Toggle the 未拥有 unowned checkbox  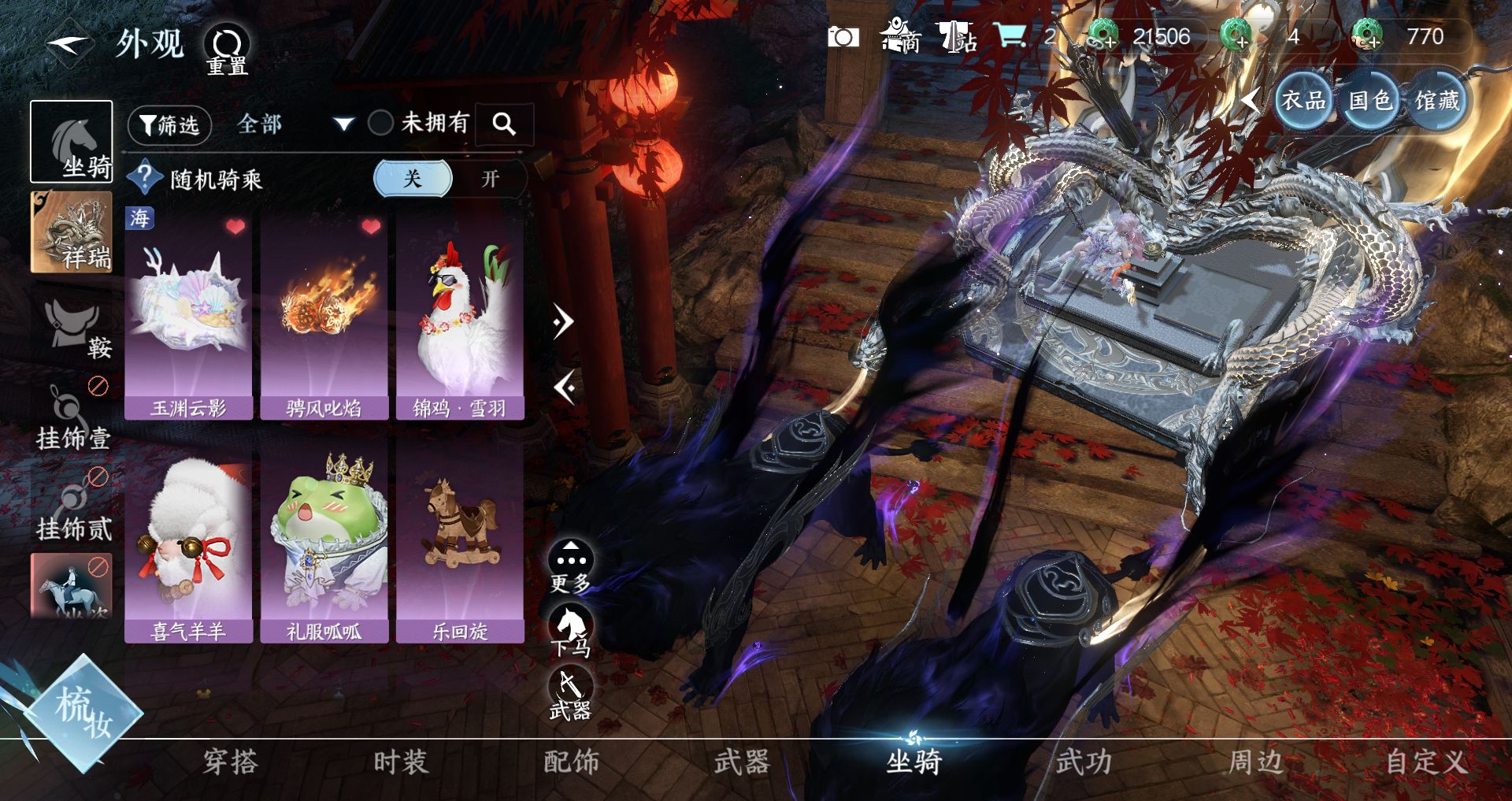(x=381, y=123)
